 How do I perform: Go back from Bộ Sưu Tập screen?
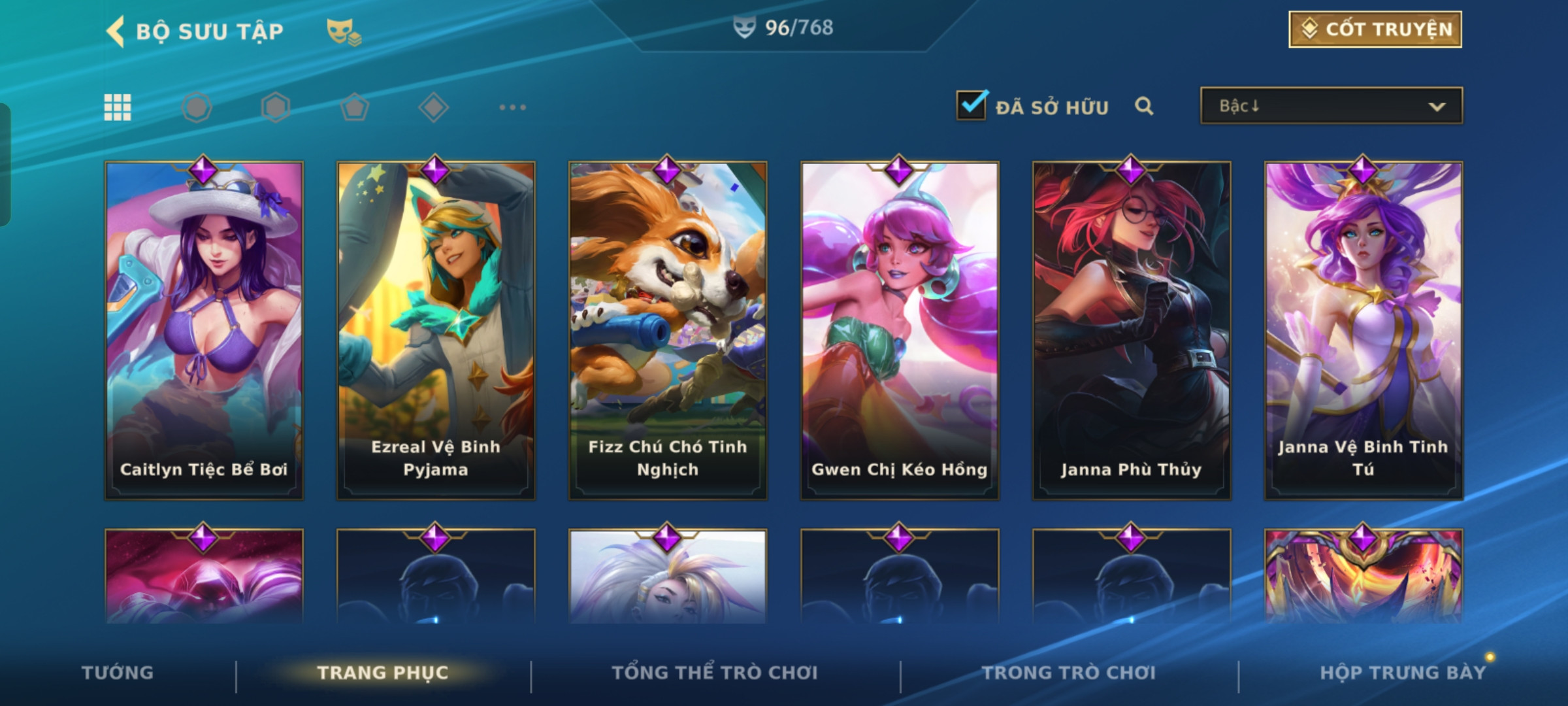(x=116, y=31)
